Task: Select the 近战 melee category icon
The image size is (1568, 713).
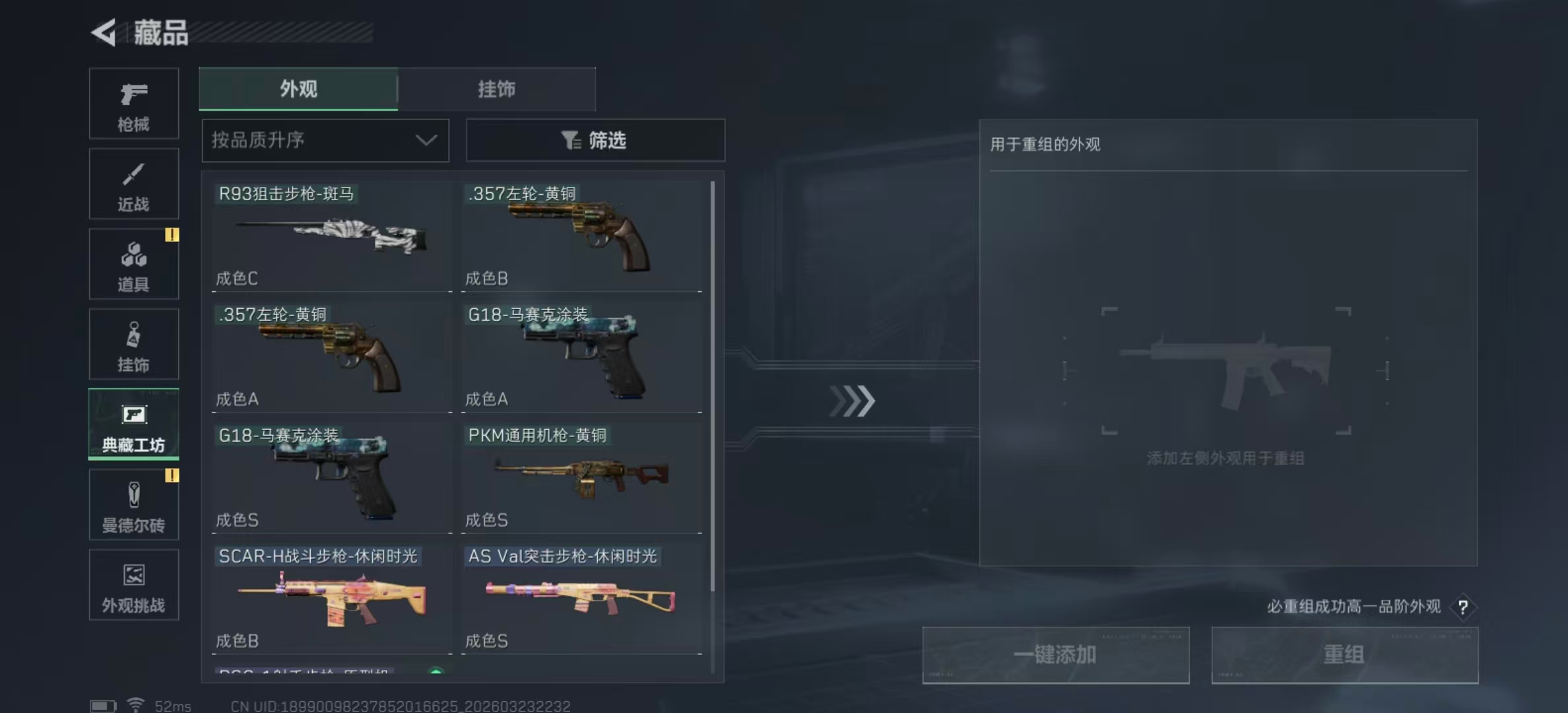Action: click(x=133, y=184)
